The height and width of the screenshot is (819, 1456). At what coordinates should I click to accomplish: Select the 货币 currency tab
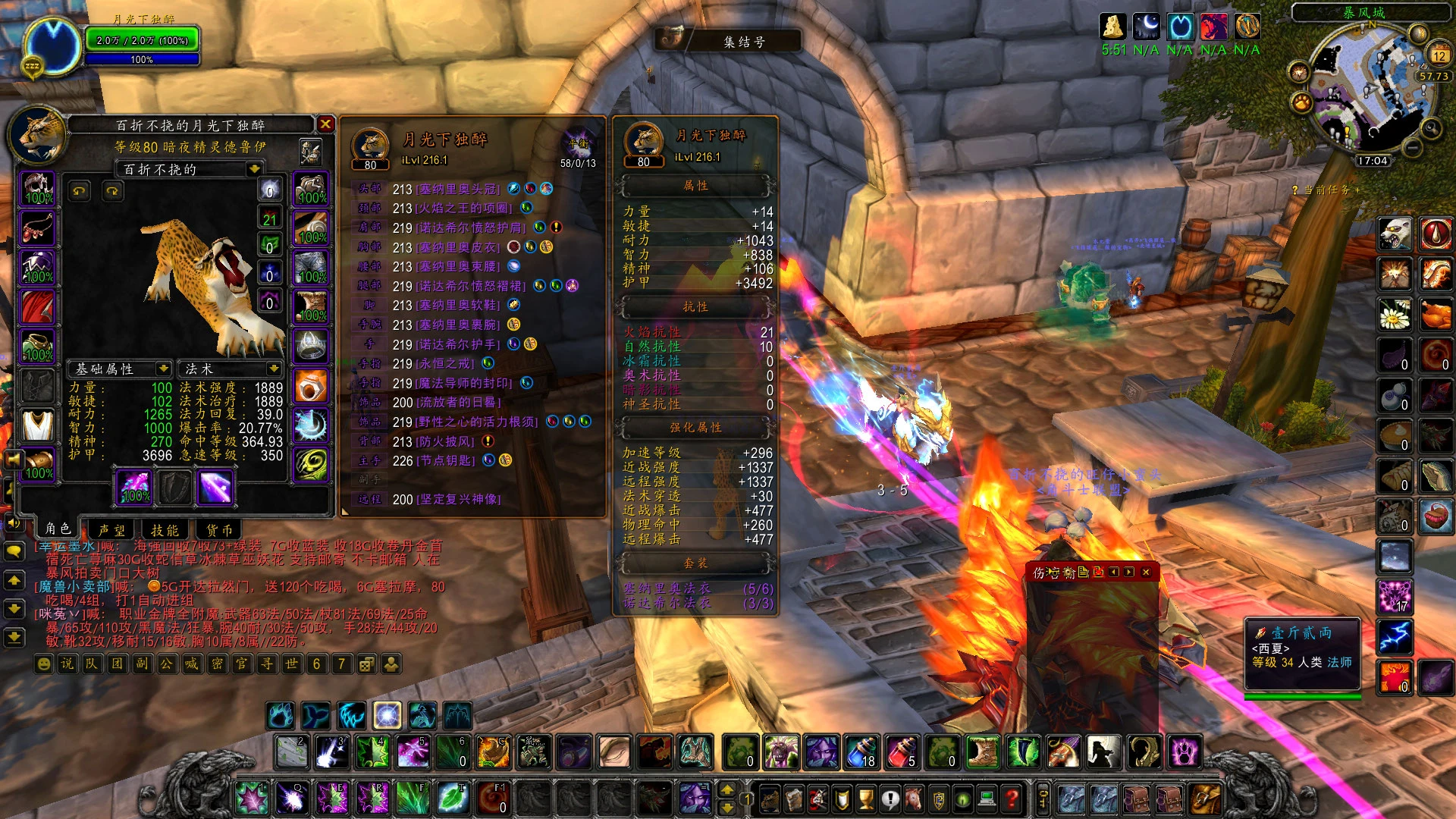[x=219, y=529]
